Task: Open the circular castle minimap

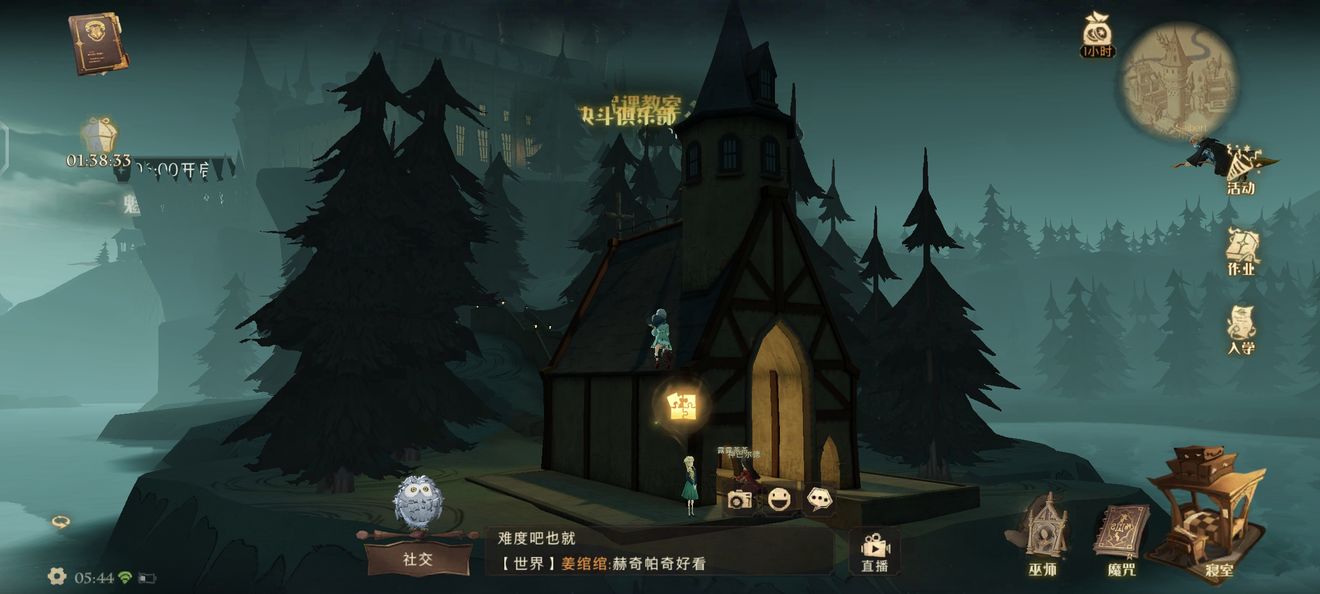Action: [1177, 79]
